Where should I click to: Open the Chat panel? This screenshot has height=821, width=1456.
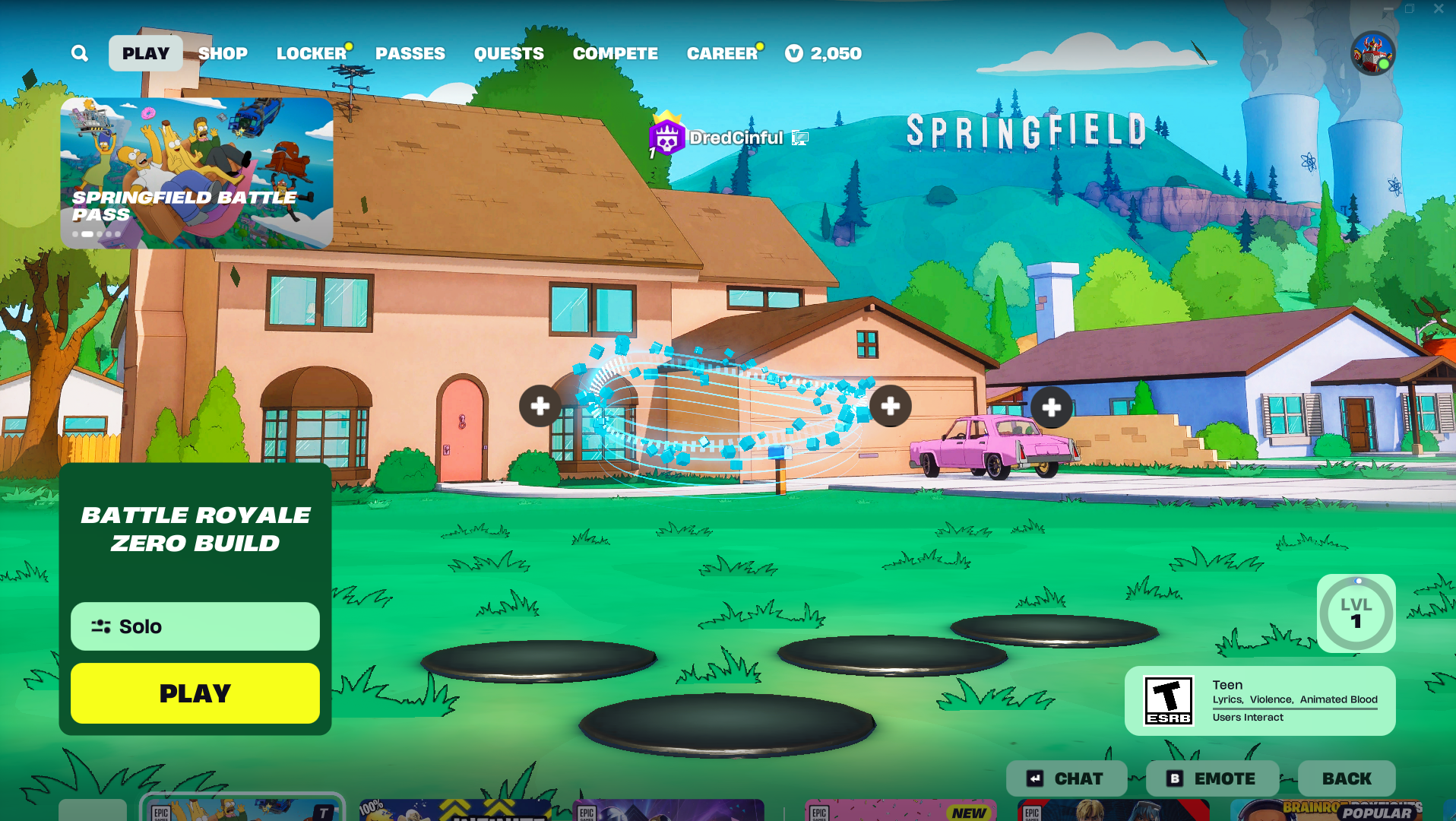click(1067, 778)
